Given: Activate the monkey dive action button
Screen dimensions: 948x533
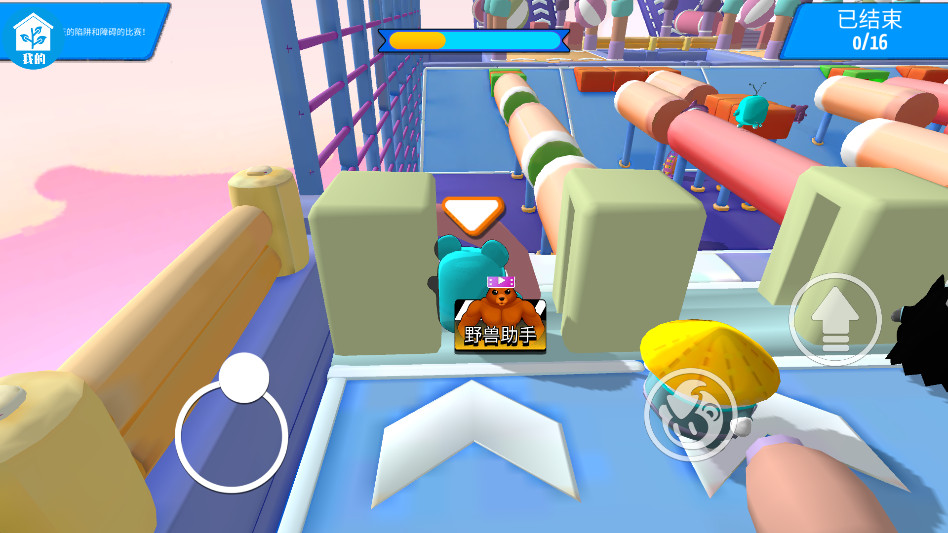Looking at the screenshot, I should coord(690,414).
